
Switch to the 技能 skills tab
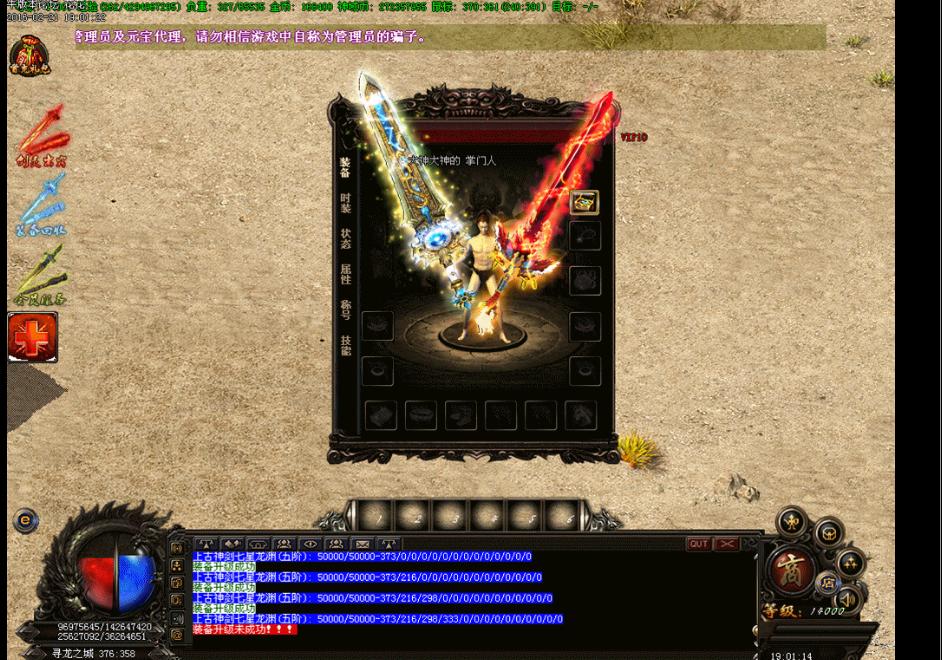pos(345,345)
